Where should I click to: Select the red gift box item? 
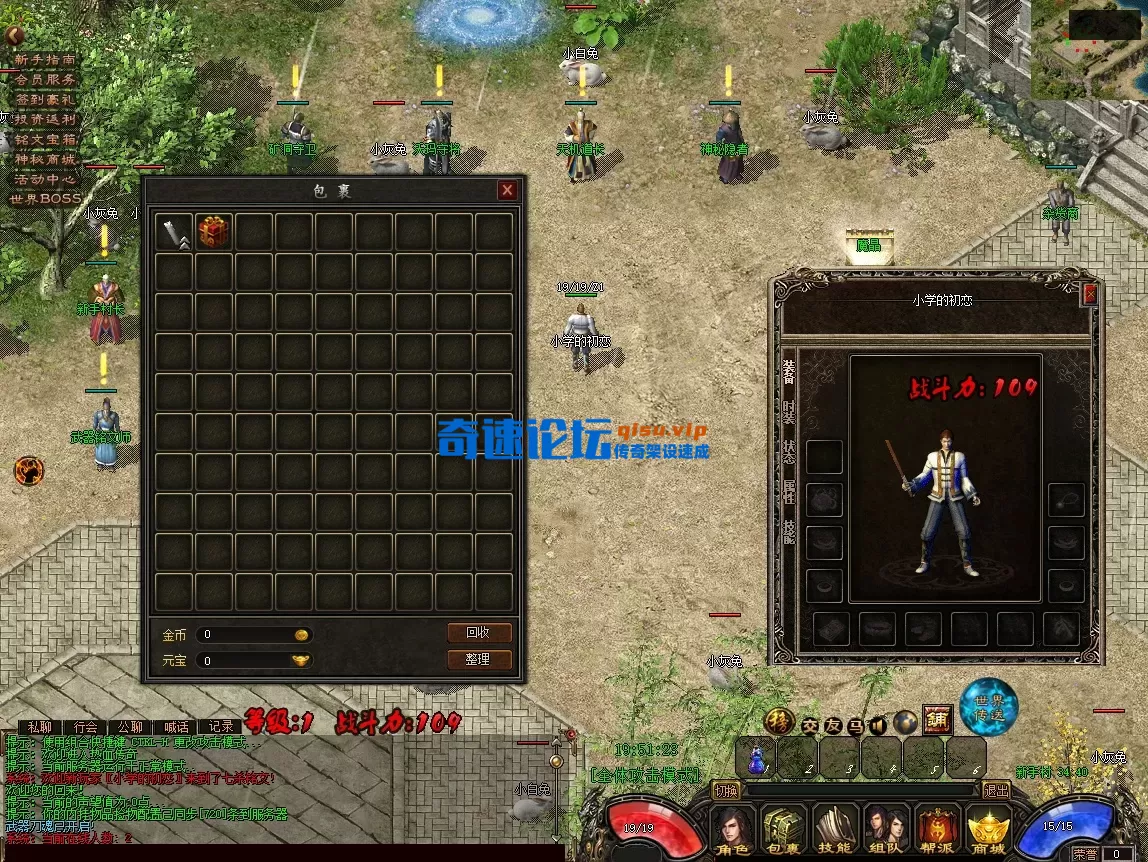click(x=213, y=232)
